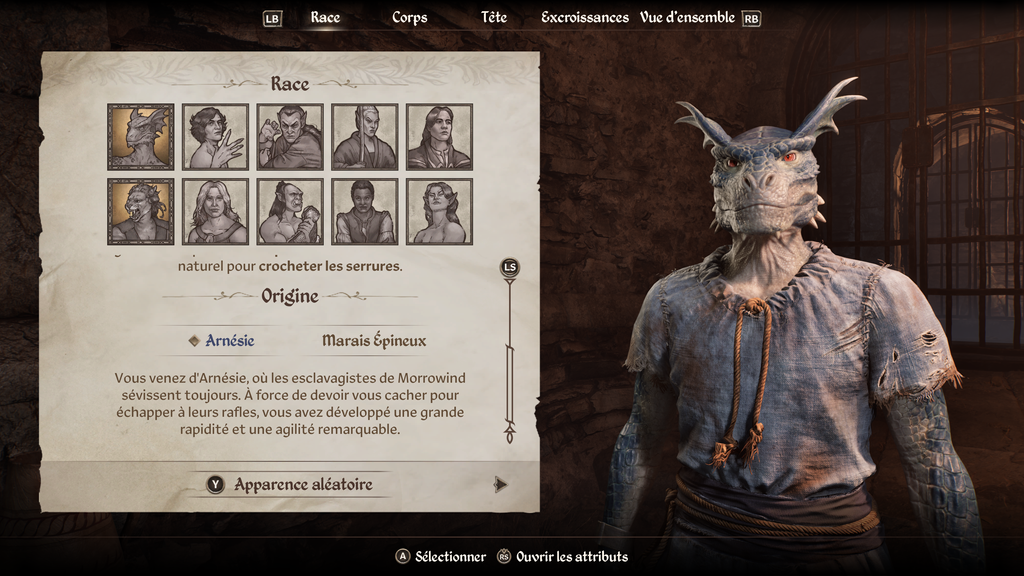The image size is (1024, 576).
Task: Select the Race tab
Action: coord(325,18)
